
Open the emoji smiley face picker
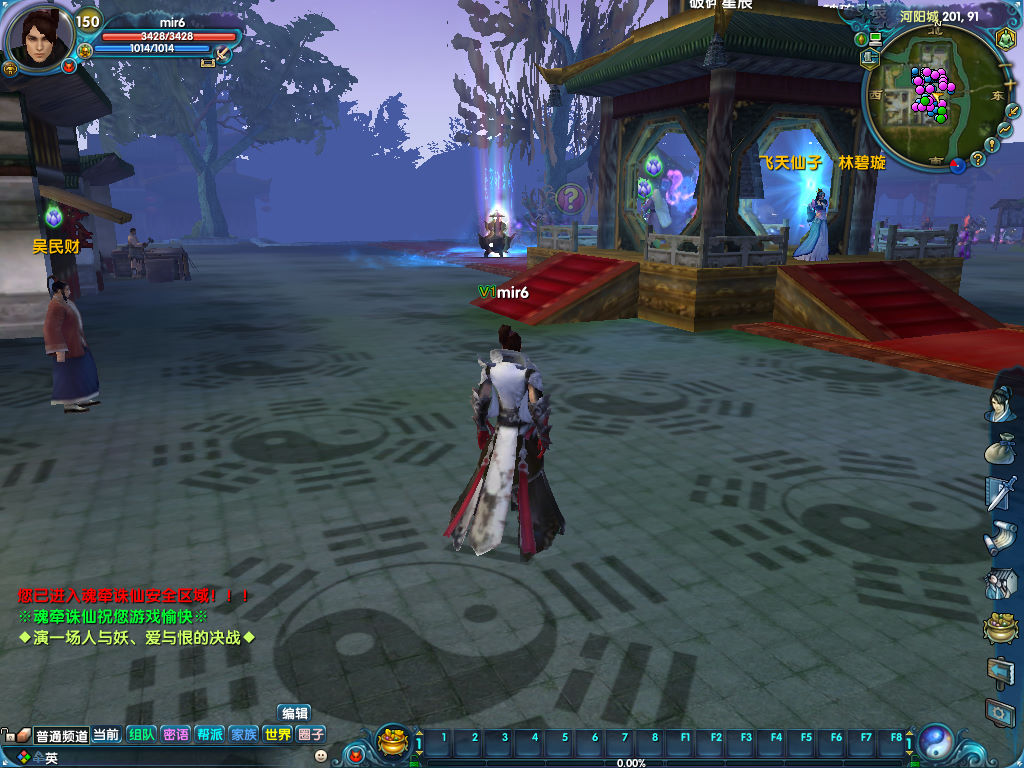pyautogui.click(x=320, y=756)
